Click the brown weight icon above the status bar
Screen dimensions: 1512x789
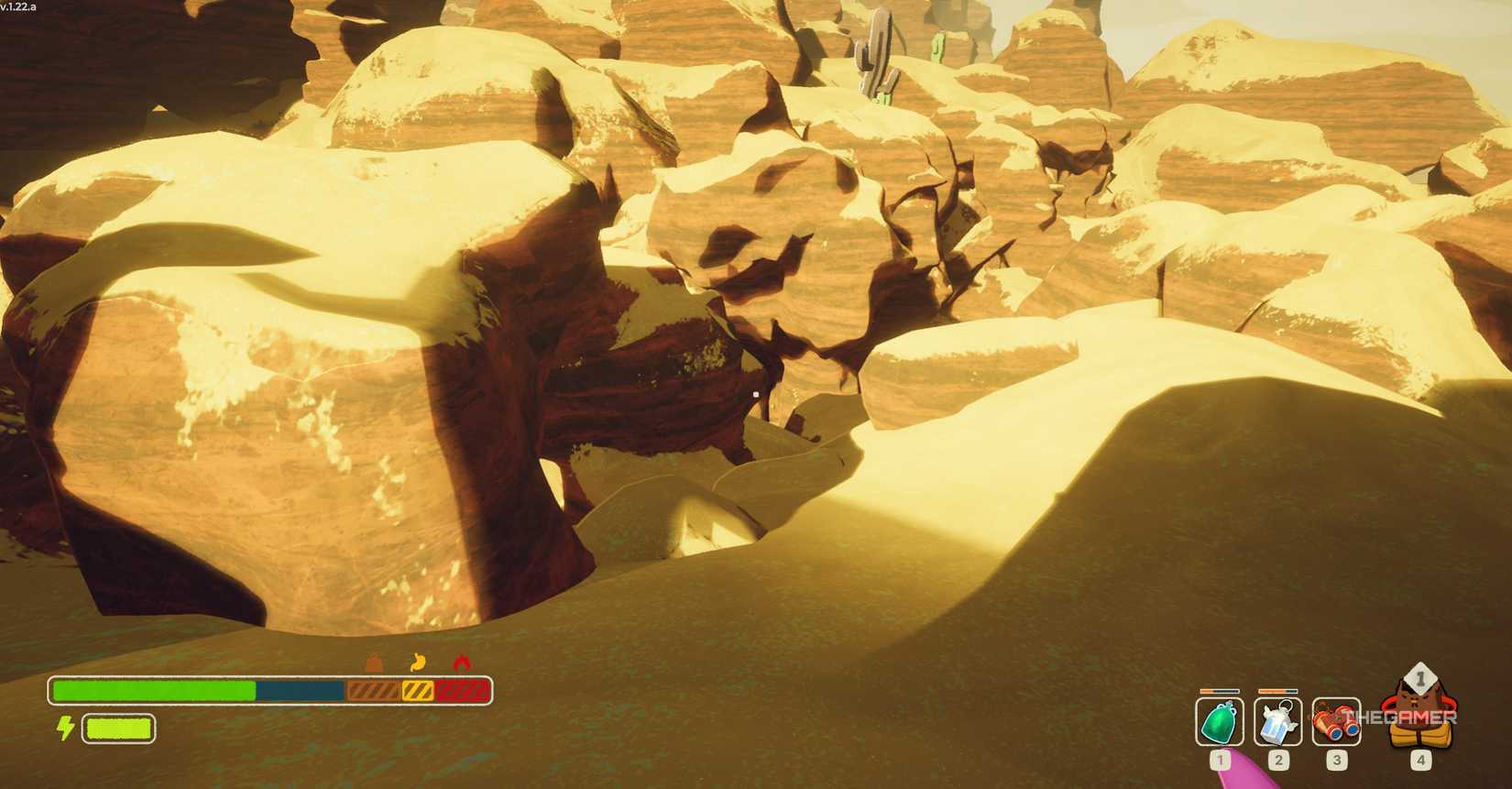375,663
